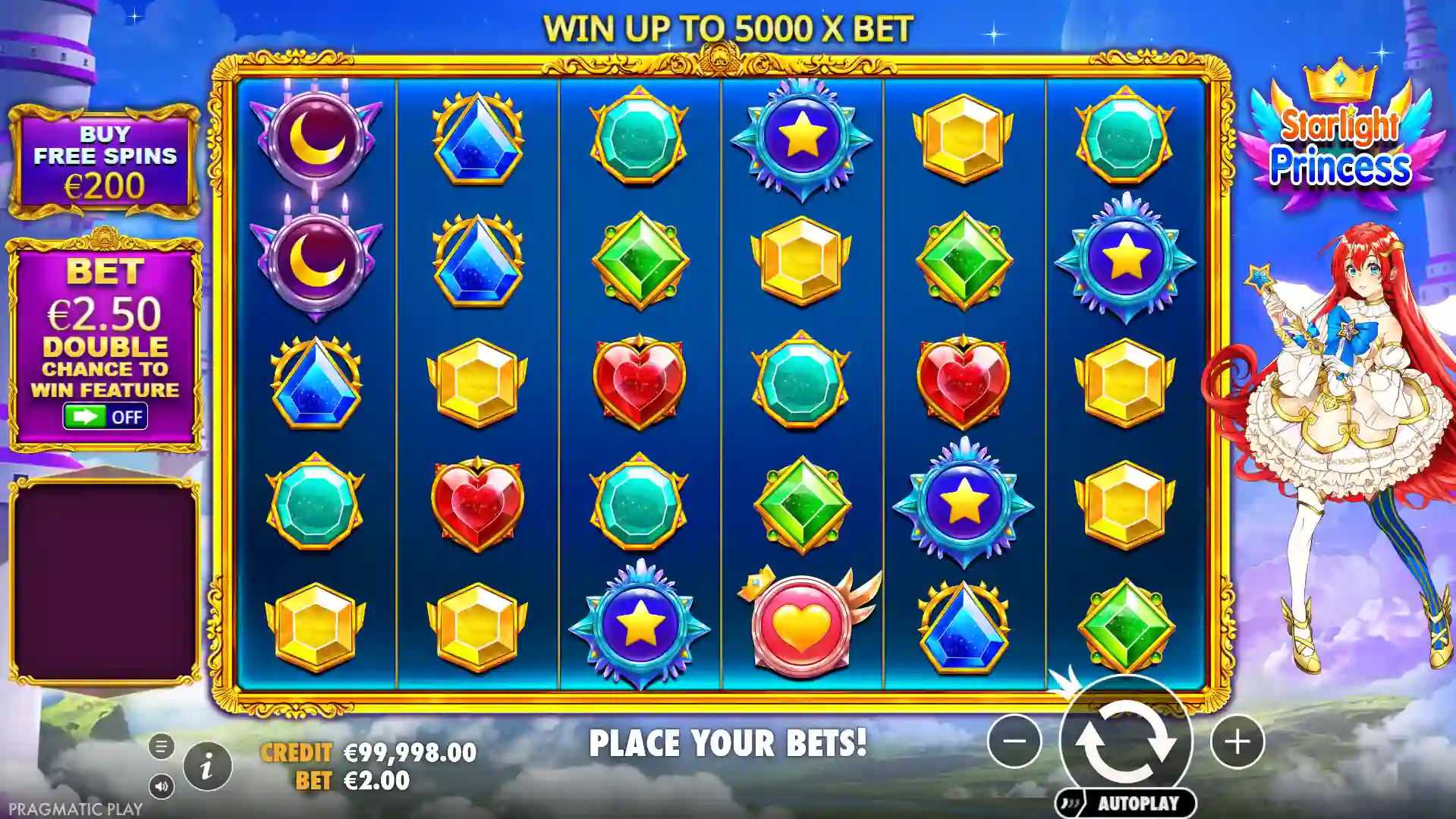Screen dimensions: 1456x819
Task: Buy free spins for €200
Action: tap(104, 161)
